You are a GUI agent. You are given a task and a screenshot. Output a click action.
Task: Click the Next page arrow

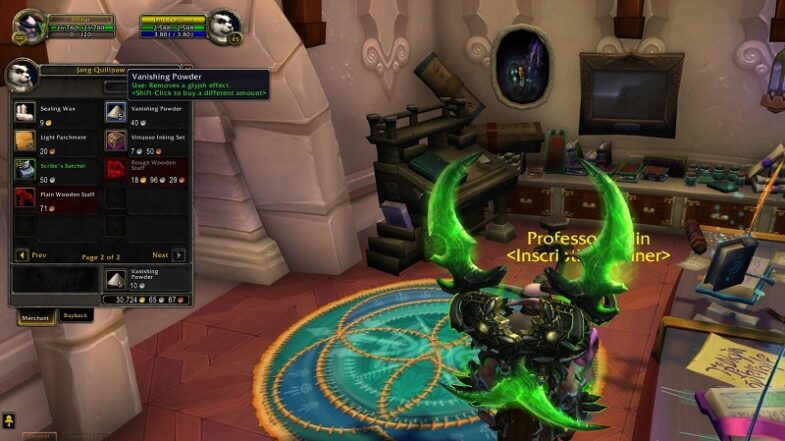click(178, 255)
